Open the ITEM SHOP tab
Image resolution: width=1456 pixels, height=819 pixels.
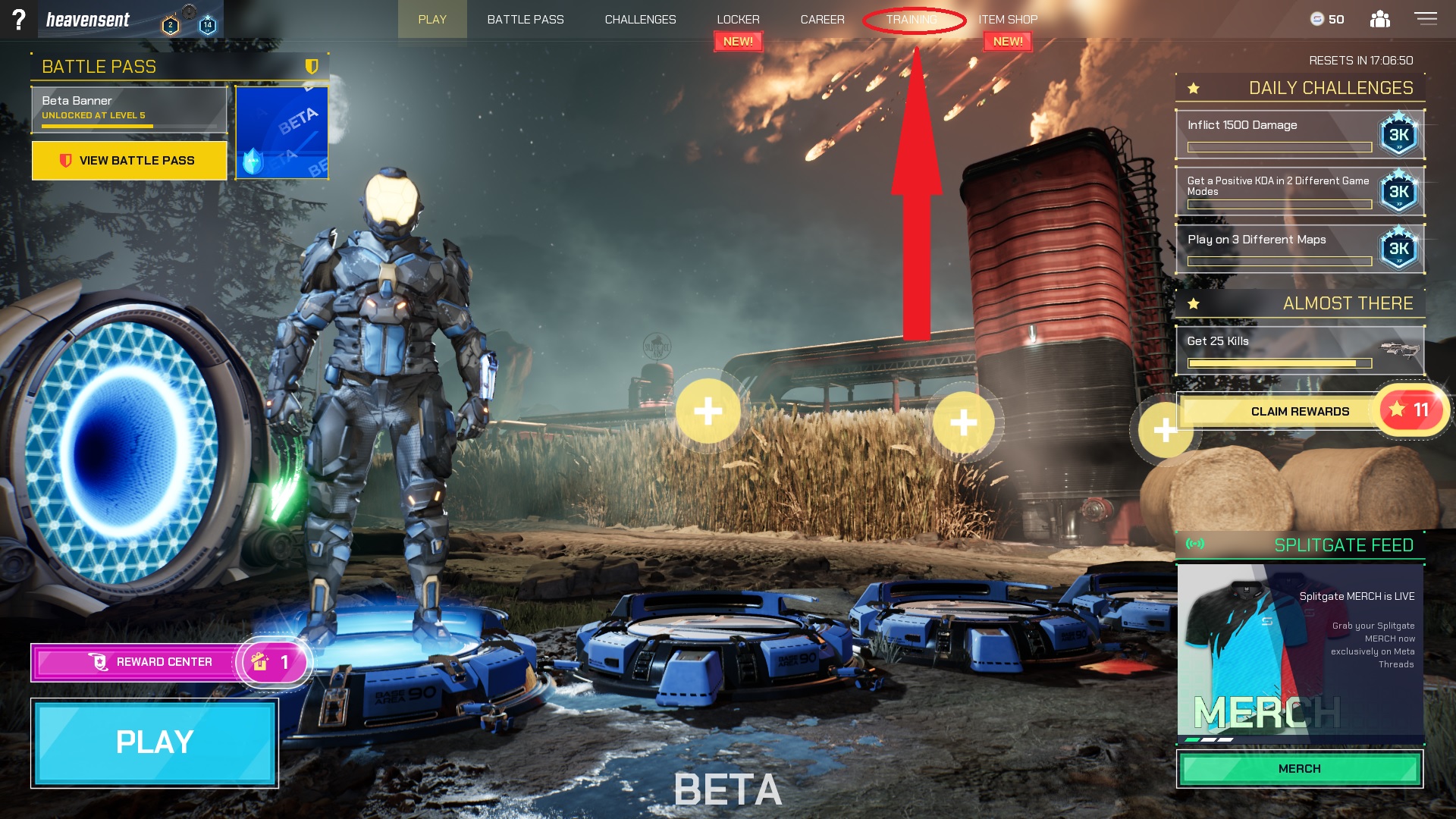point(1007,19)
